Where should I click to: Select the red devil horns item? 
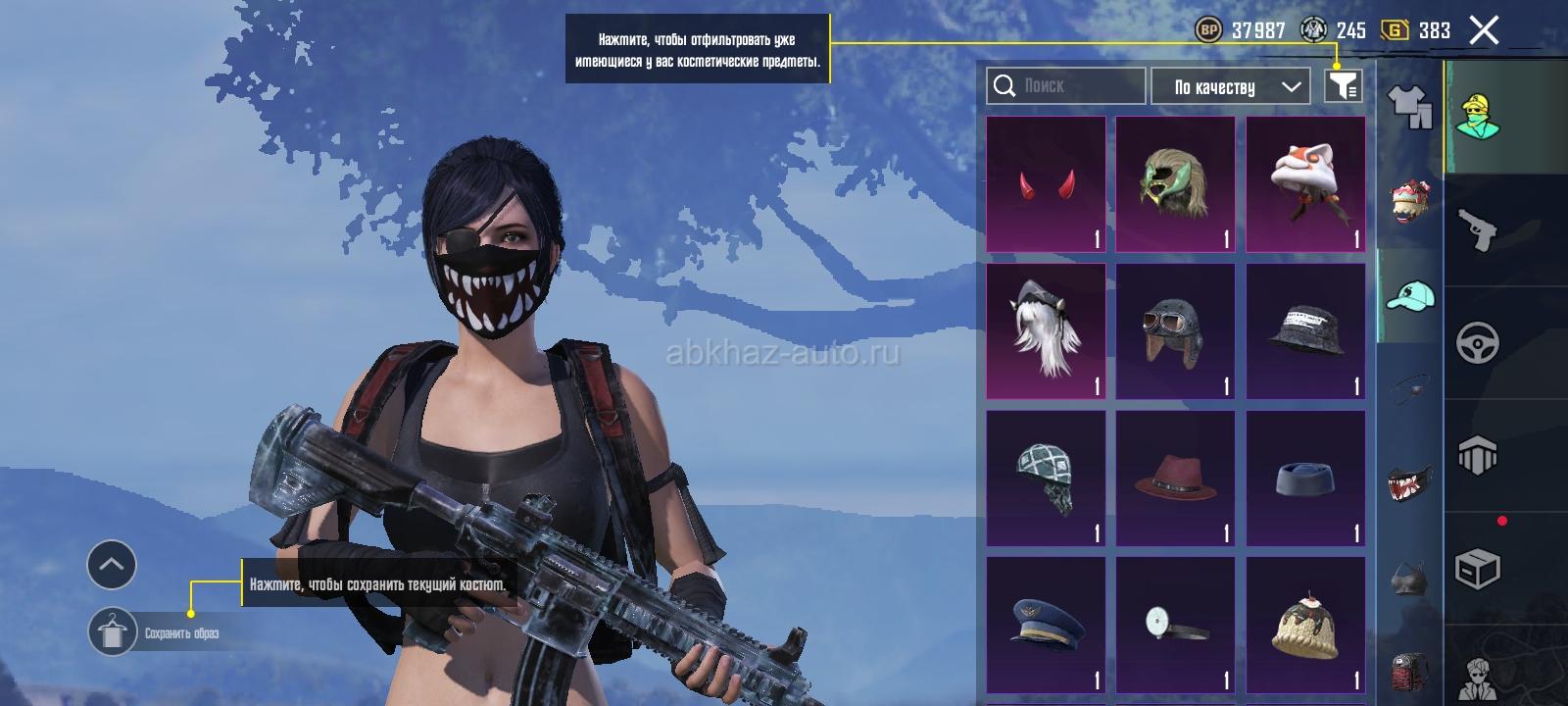pyautogui.click(x=1046, y=184)
